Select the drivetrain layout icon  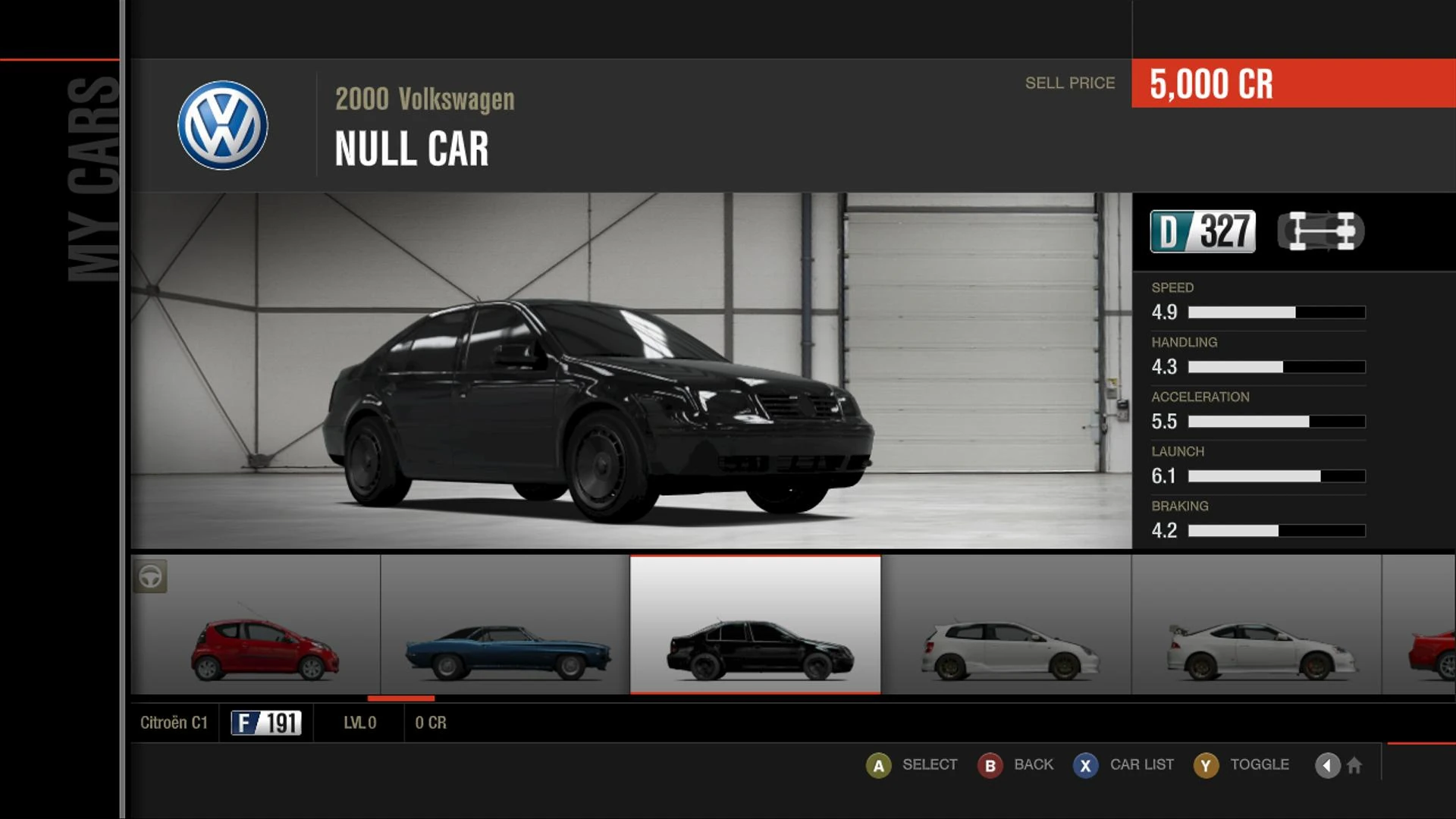coord(1321,231)
